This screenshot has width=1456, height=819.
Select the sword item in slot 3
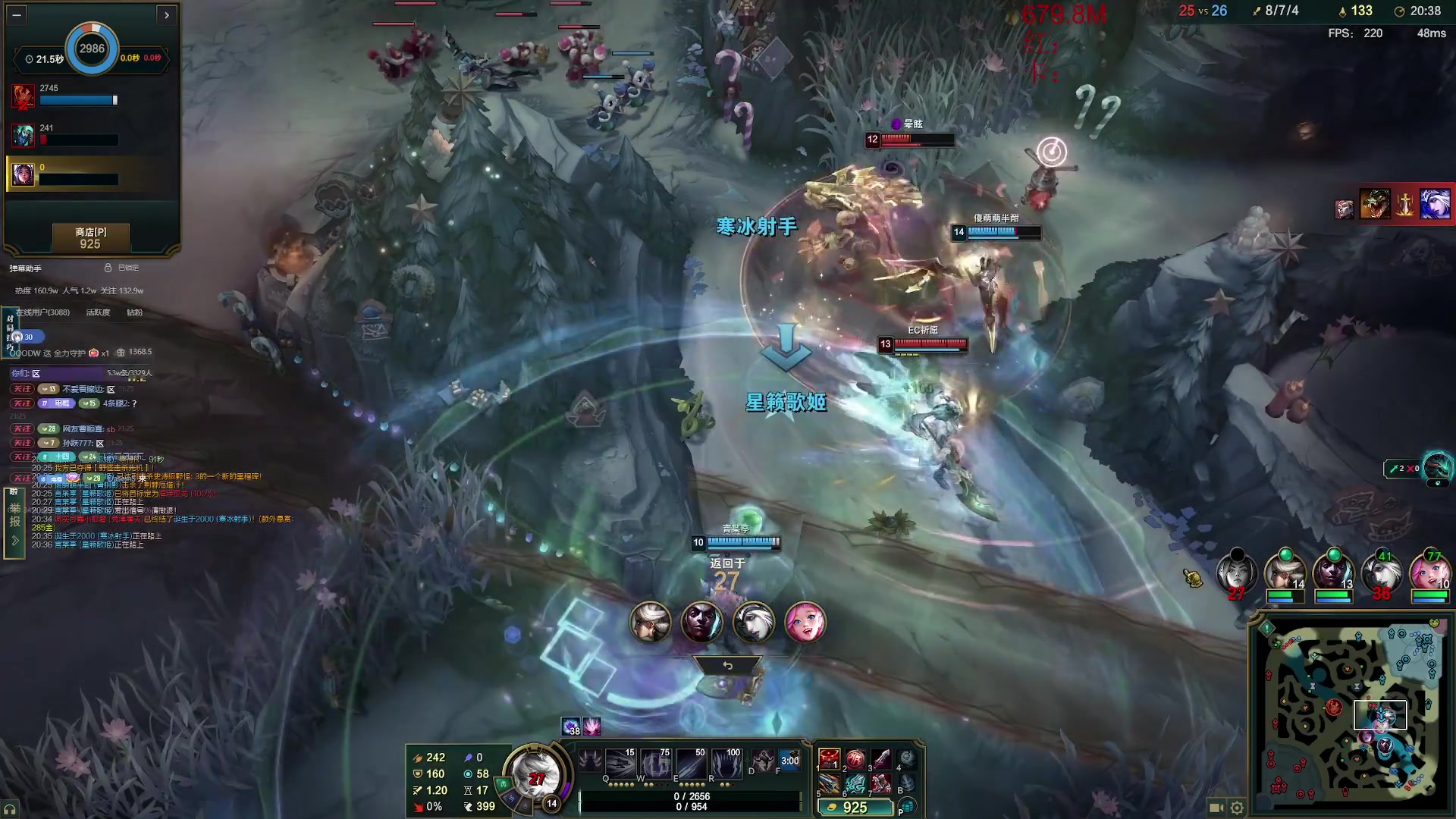880,758
